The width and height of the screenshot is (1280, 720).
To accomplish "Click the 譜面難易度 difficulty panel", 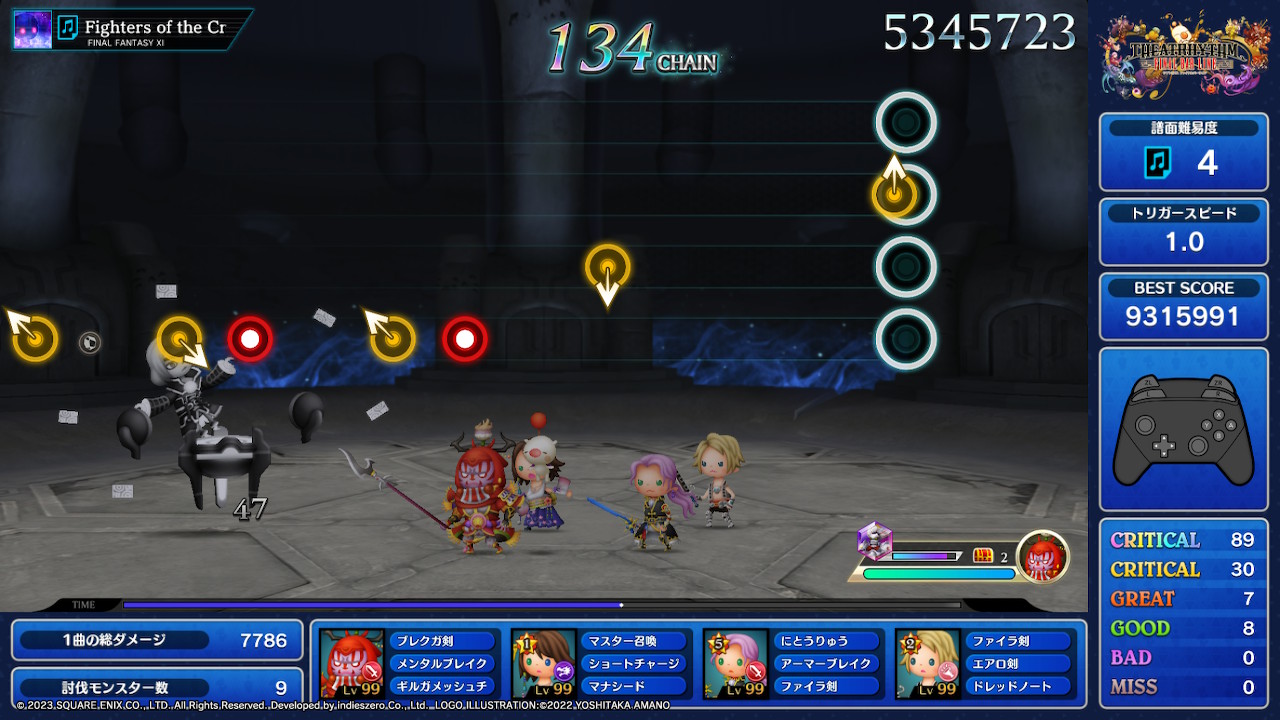I will point(1183,152).
